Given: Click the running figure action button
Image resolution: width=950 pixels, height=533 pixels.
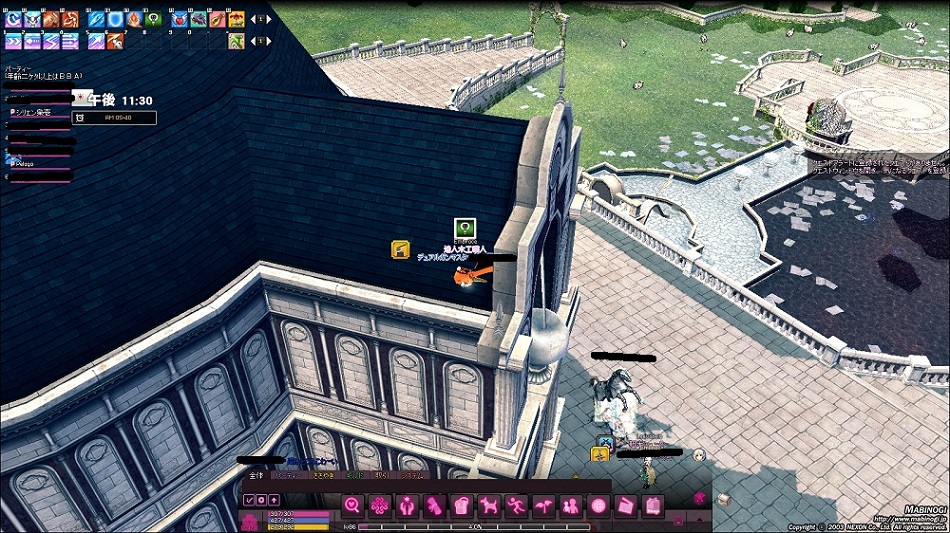Looking at the screenshot, I should pos(516,505).
